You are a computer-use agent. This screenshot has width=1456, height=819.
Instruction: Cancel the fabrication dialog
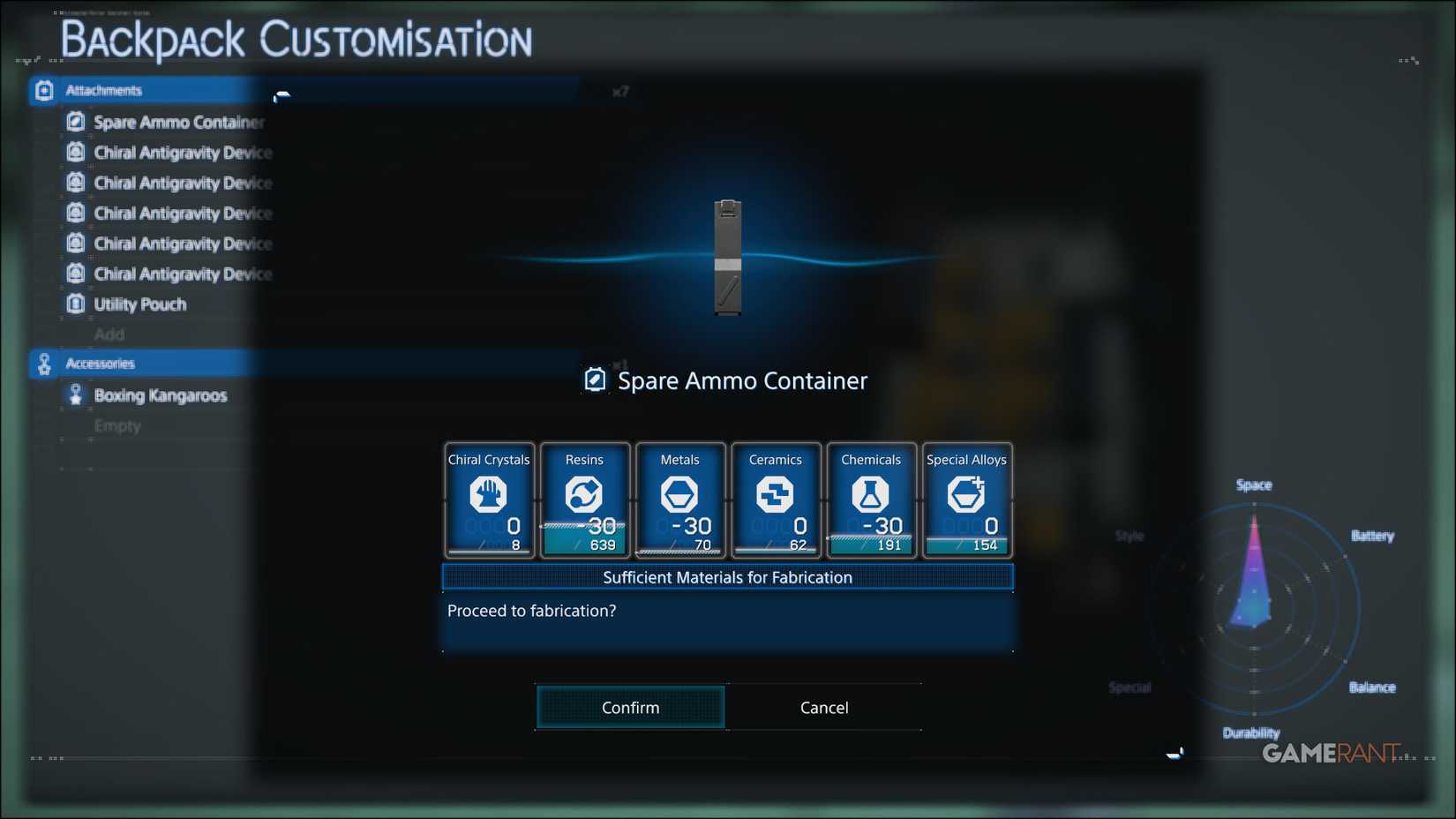click(x=823, y=707)
